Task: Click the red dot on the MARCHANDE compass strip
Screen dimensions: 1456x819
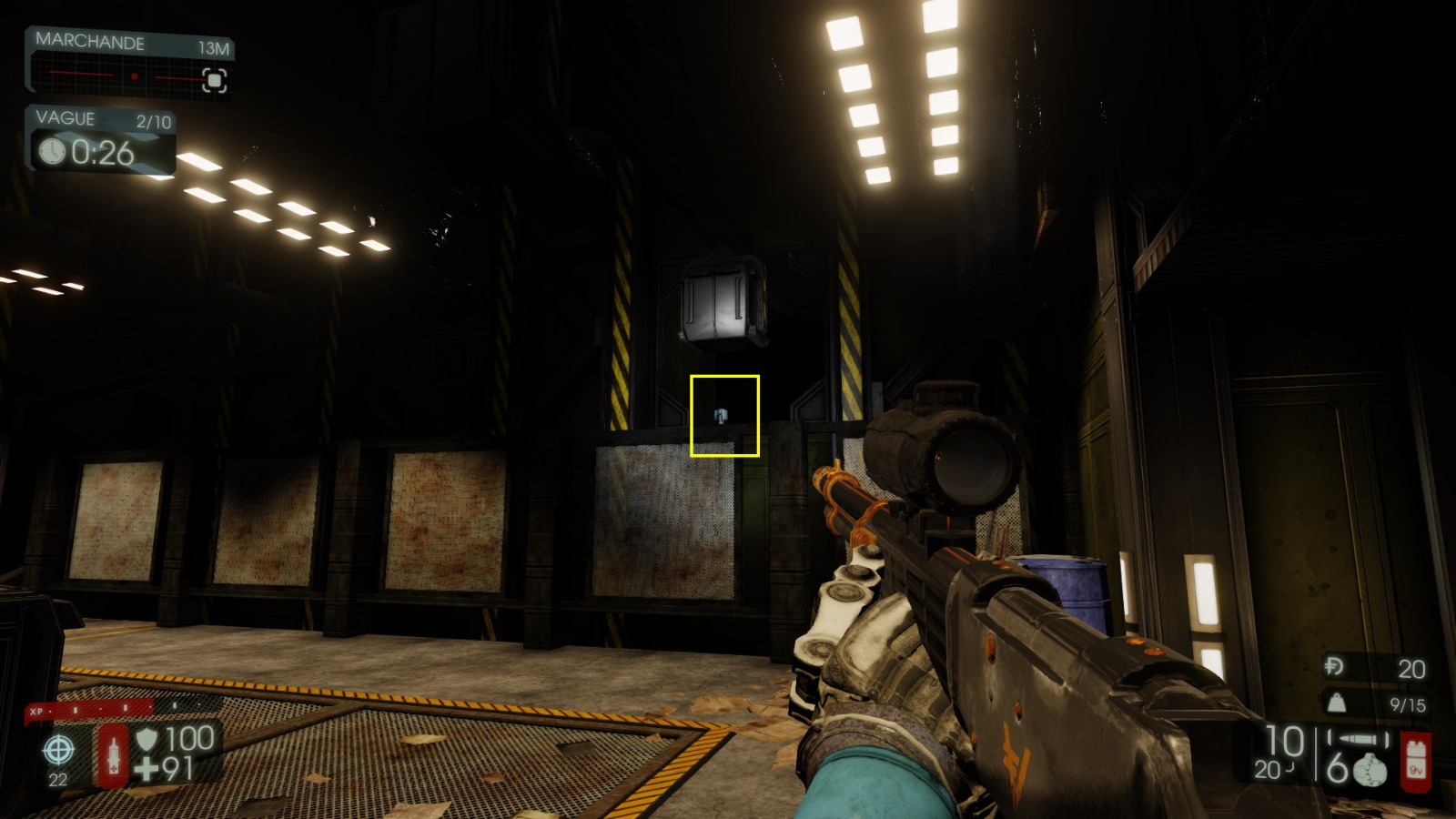Action: [x=135, y=76]
